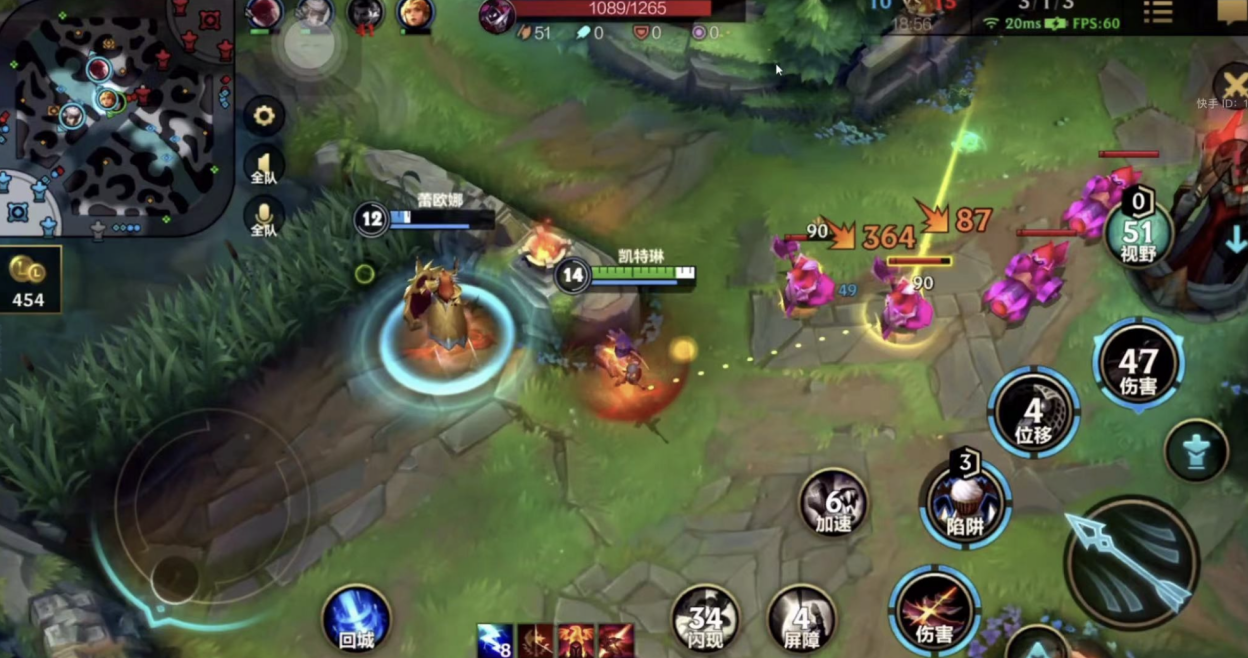Activate the 回城 recall button
Screen dimensions: 1248x658
357,618
